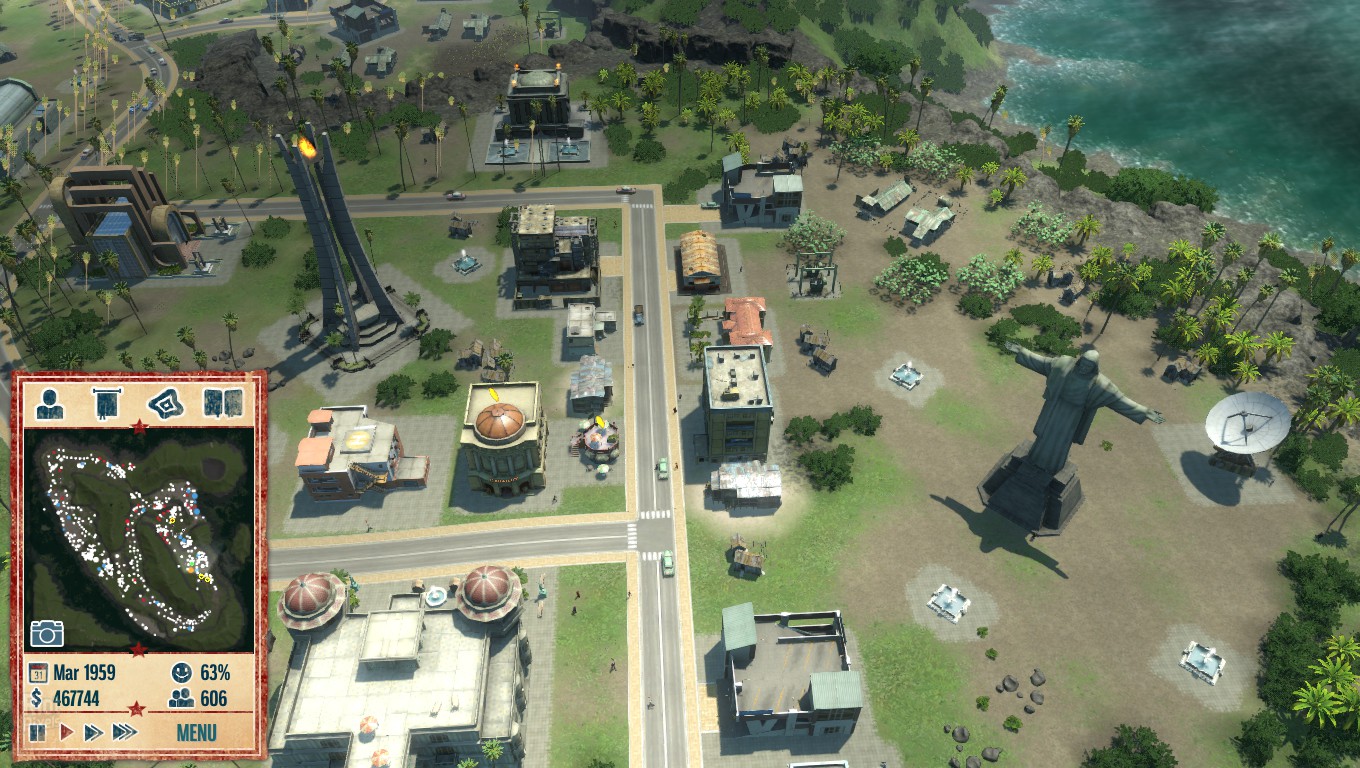
Task: Click the calendar date icon
Action: point(37,672)
